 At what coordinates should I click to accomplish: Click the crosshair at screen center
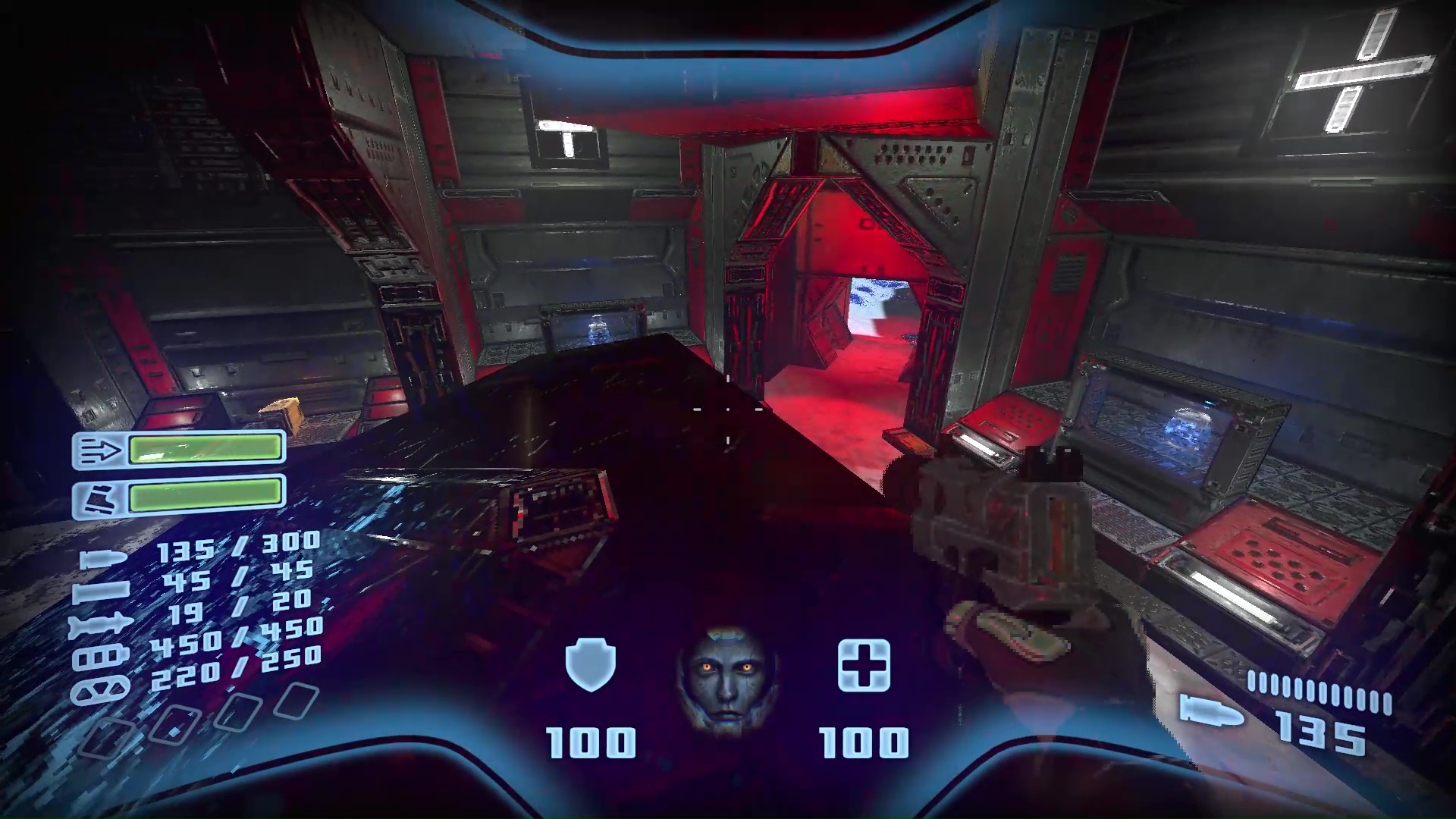pos(728,409)
